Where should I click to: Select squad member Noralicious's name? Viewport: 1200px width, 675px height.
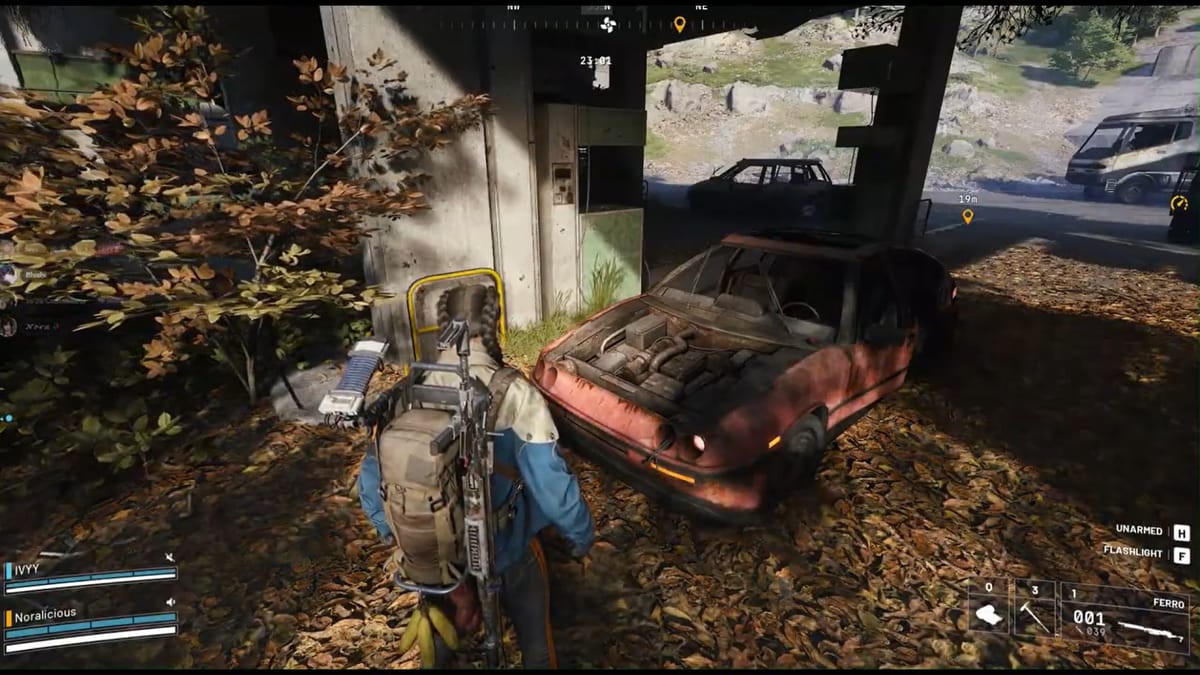pos(45,614)
